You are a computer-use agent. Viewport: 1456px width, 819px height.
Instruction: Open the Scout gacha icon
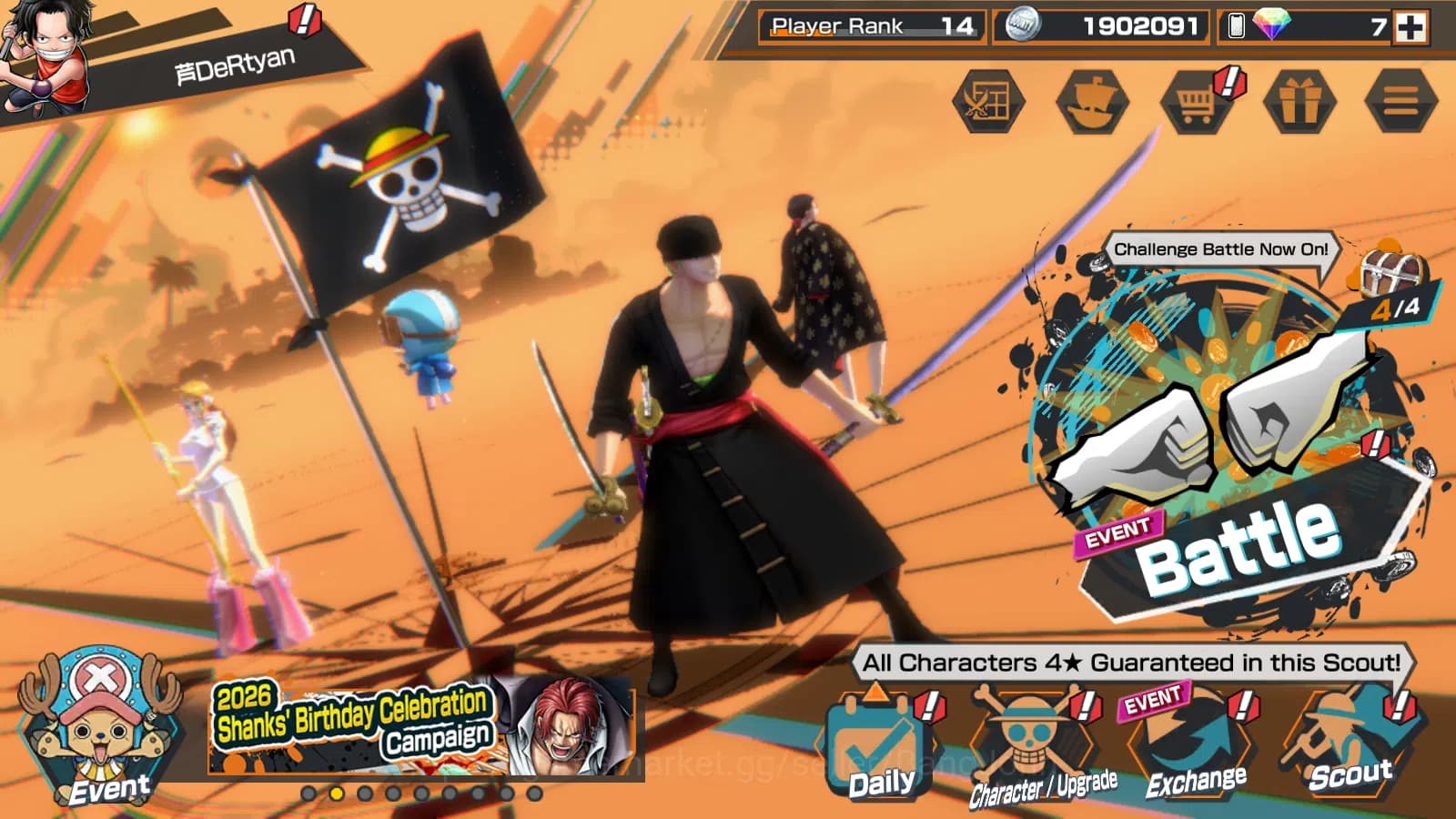click(x=1349, y=733)
